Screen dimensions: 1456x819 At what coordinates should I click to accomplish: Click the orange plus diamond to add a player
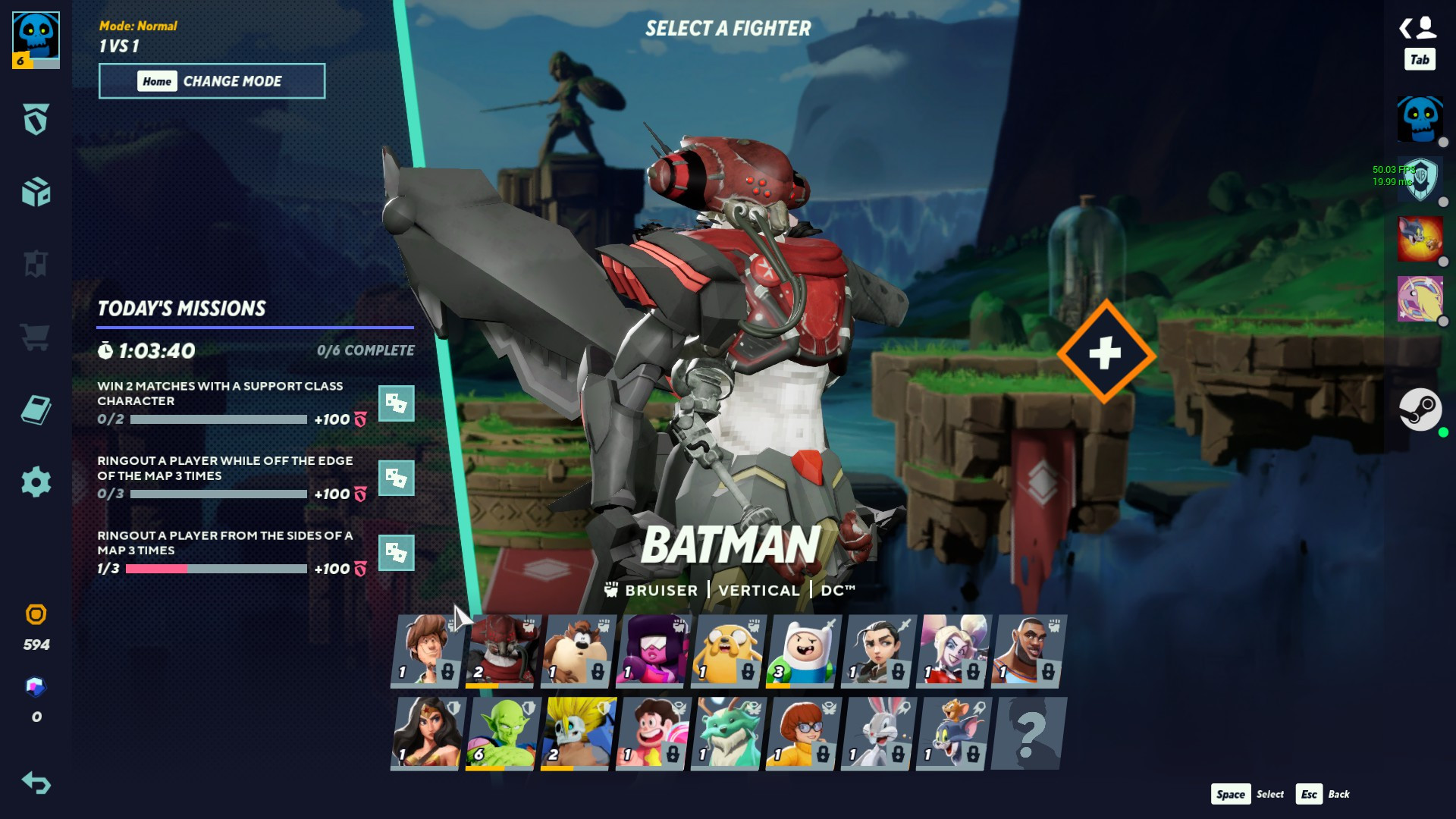[1104, 351]
